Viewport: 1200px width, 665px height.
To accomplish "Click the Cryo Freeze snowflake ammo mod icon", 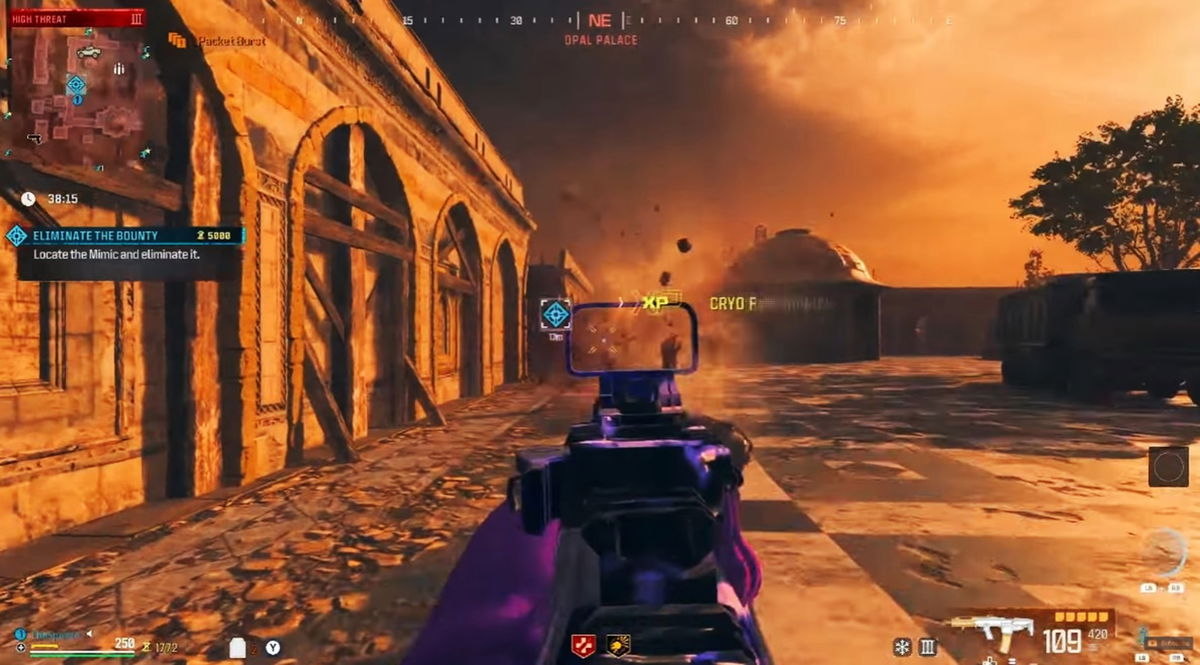I will (902, 647).
